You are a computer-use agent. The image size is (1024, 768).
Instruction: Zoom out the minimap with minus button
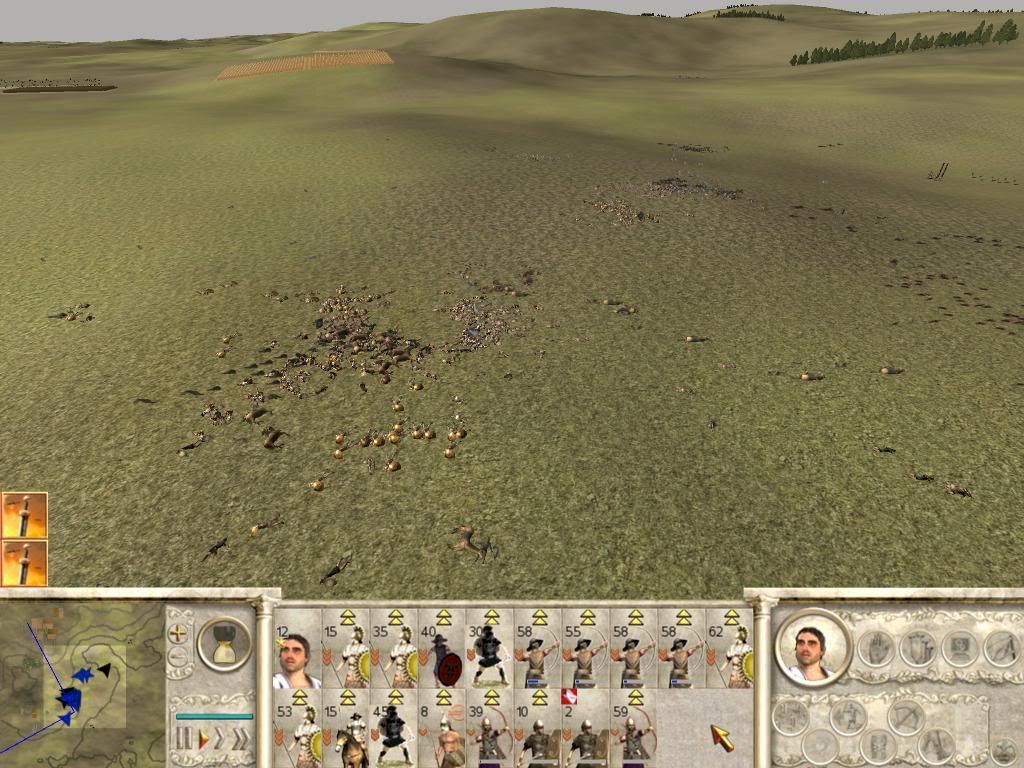tap(180, 657)
